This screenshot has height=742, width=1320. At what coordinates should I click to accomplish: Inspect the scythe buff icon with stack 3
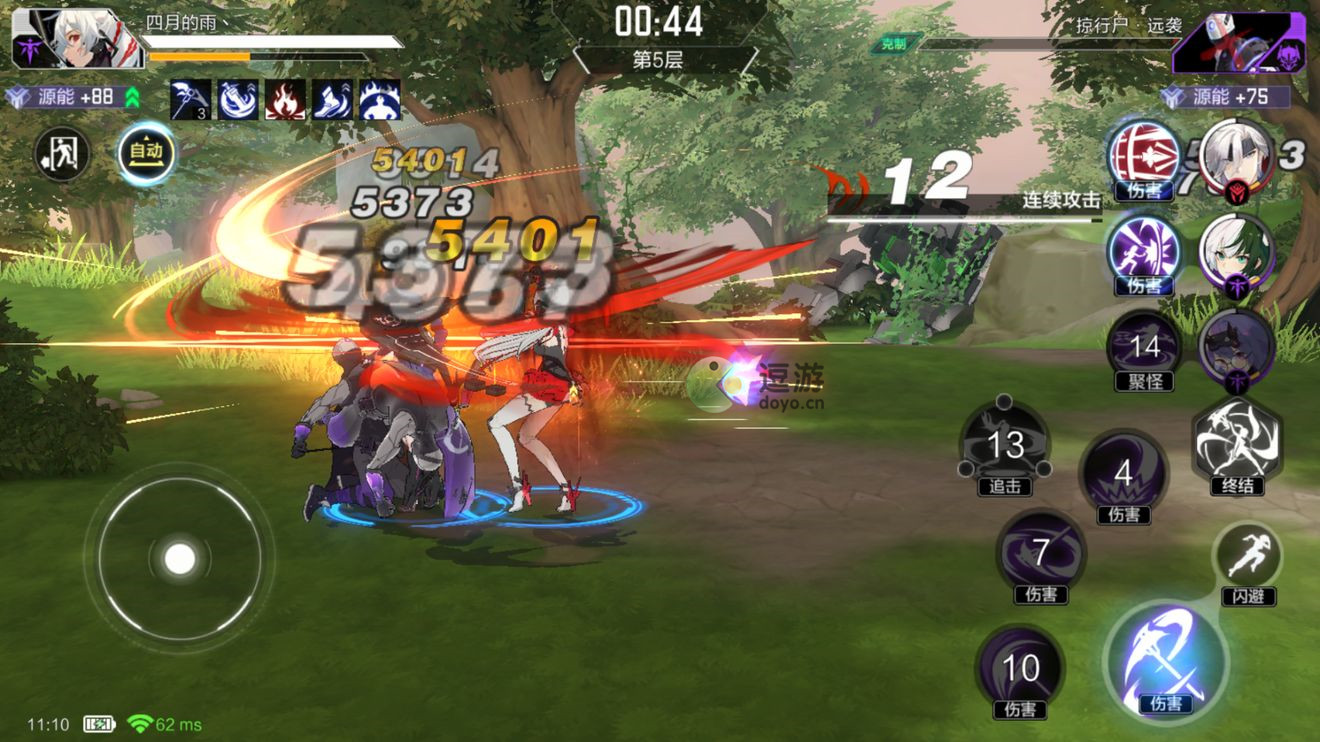pyautogui.click(x=190, y=100)
